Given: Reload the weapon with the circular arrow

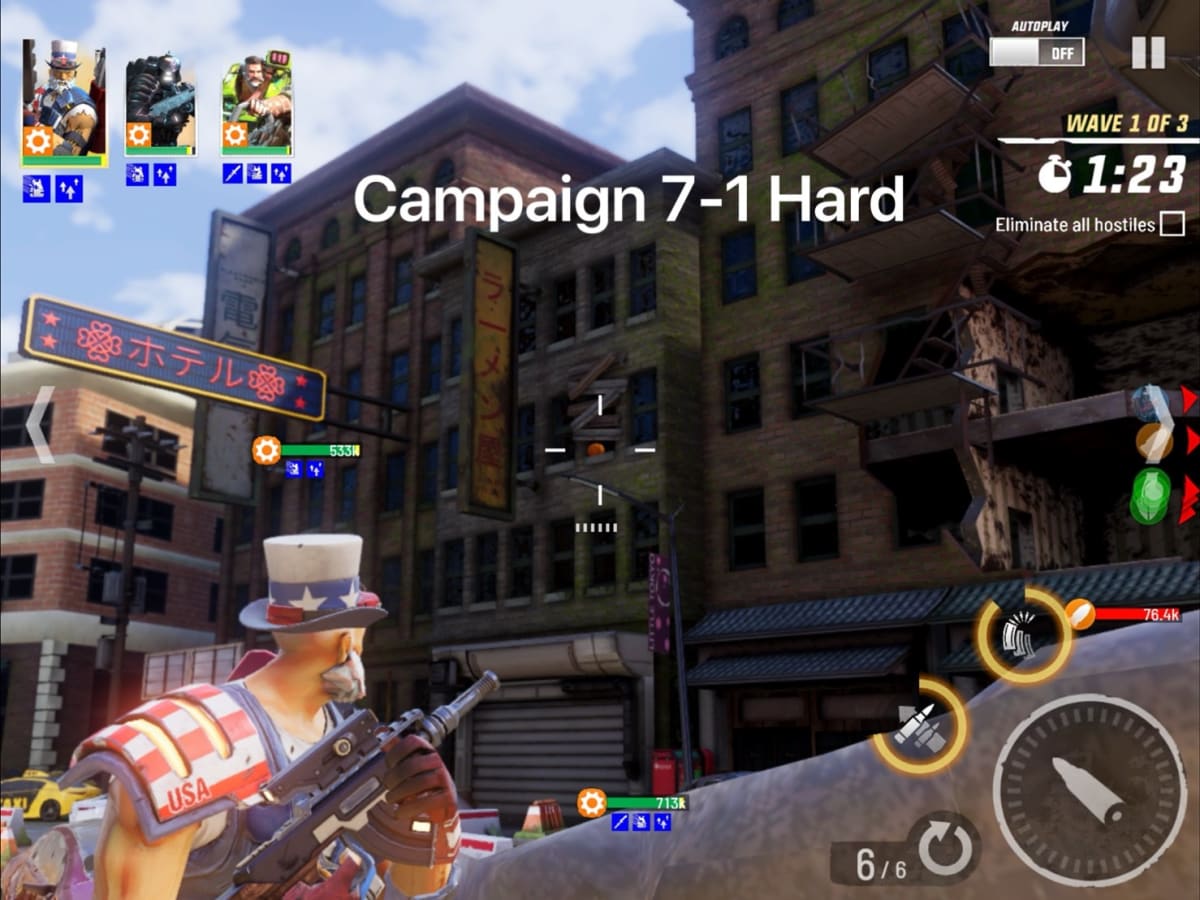Looking at the screenshot, I should tap(943, 849).
